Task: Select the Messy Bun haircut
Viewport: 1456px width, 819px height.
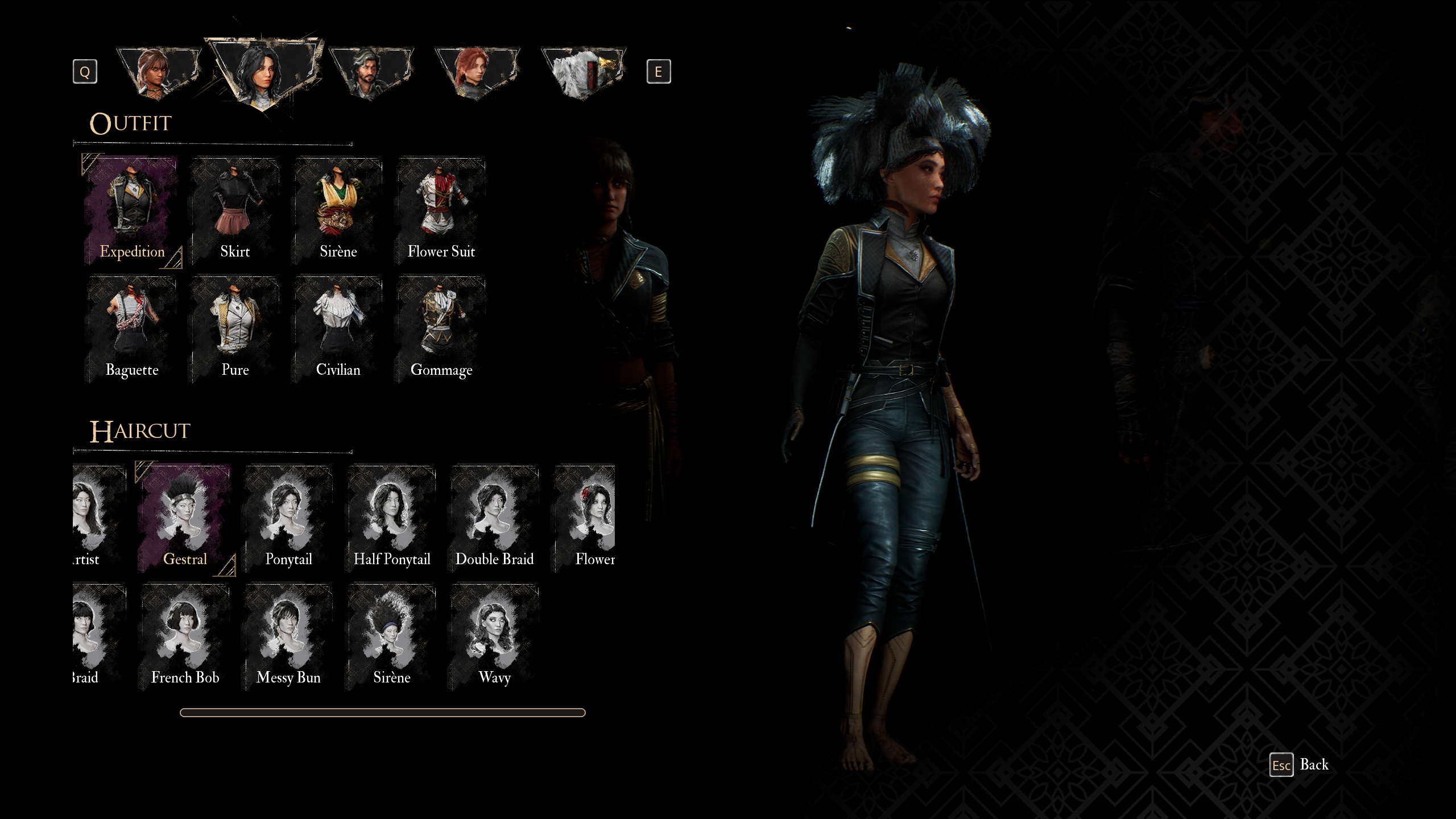Action: pyautogui.click(x=288, y=636)
